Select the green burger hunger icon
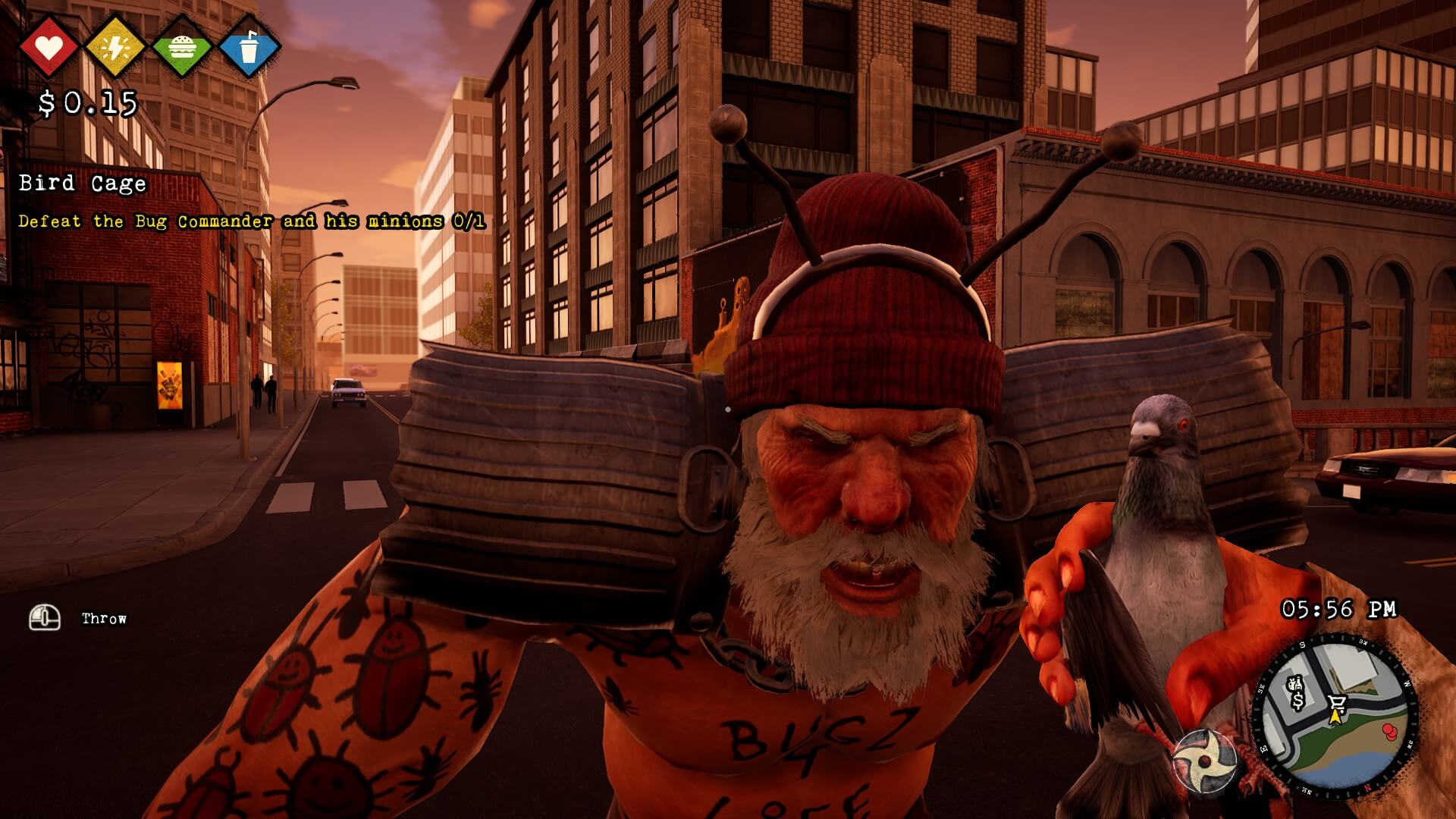1456x819 pixels. 182,47
